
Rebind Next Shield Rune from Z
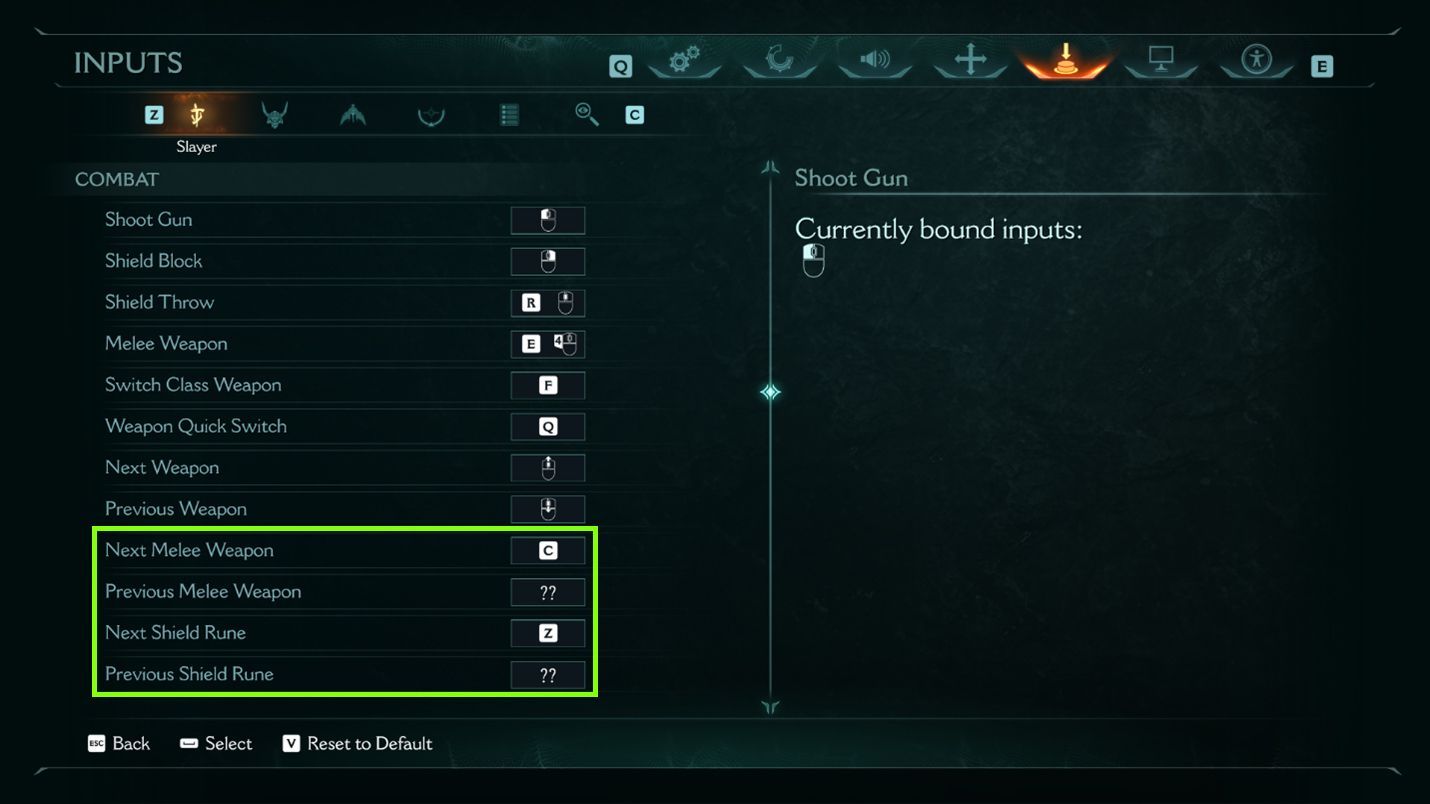[x=548, y=632]
